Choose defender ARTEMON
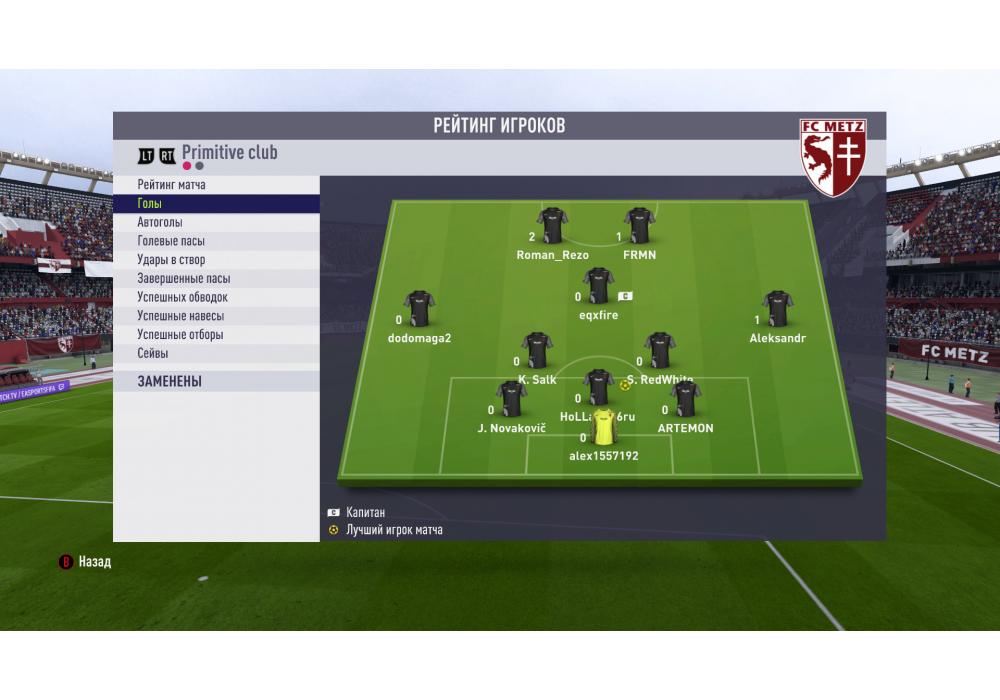This screenshot has width=1000, height=700. [685, 400]
